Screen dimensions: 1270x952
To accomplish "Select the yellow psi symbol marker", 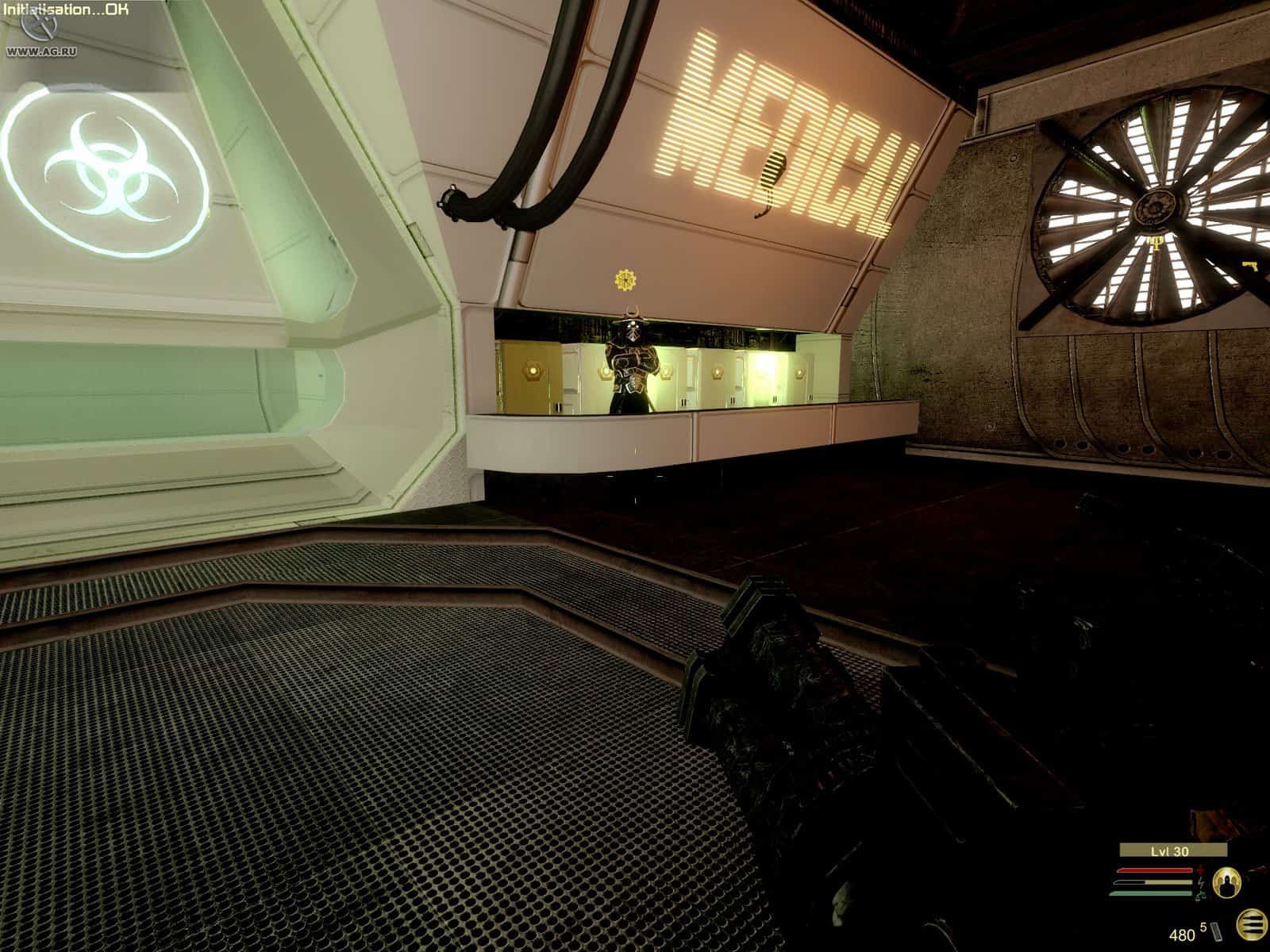I will [1160, 240].
